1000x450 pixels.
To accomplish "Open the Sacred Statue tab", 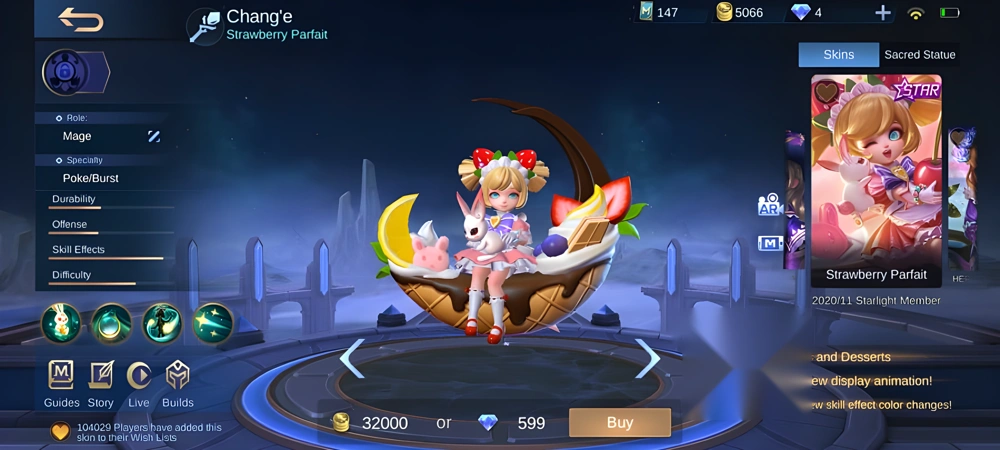I will pos(919,55).
